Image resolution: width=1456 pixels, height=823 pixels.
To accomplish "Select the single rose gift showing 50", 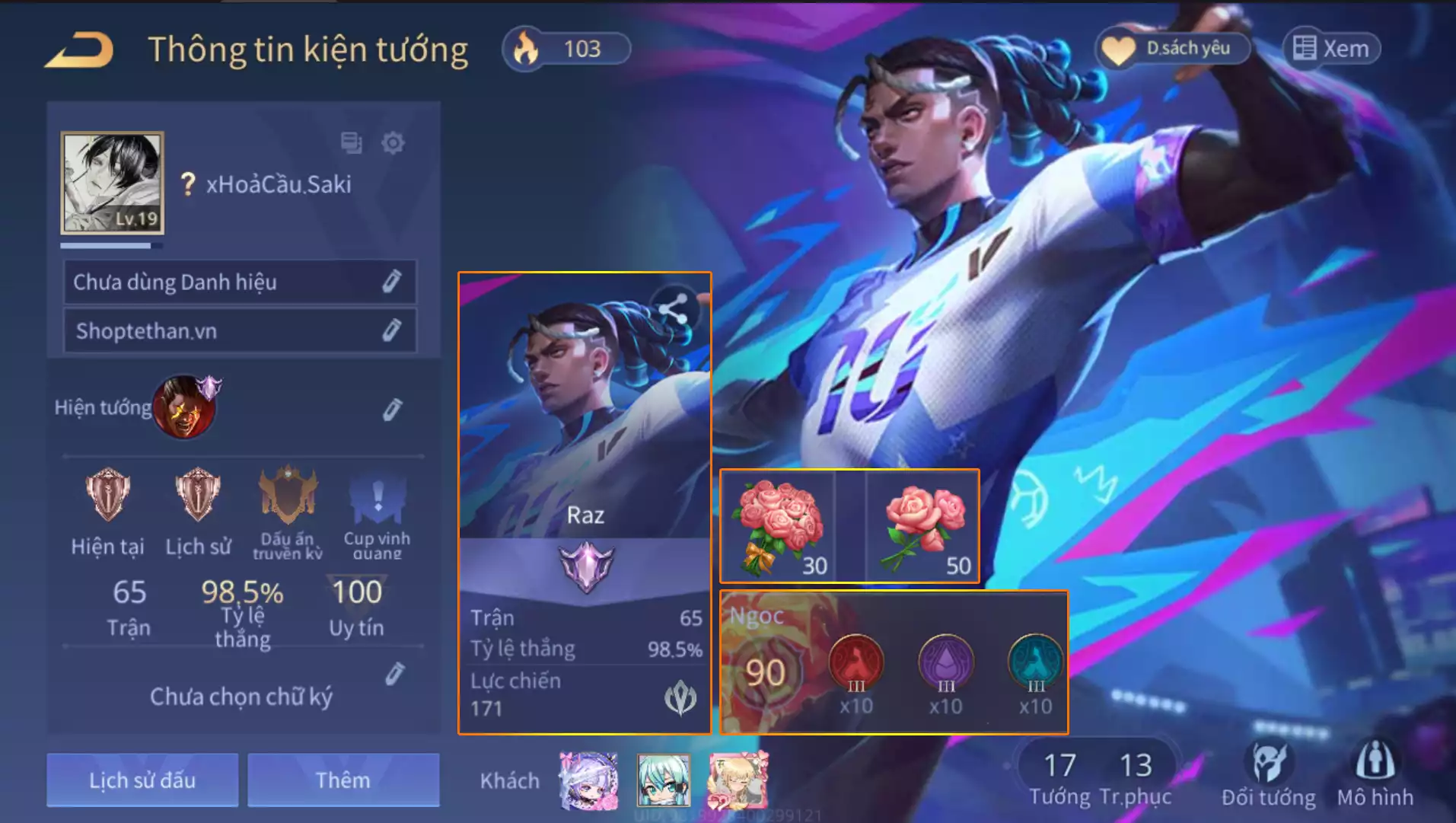I will click(923, 527).
